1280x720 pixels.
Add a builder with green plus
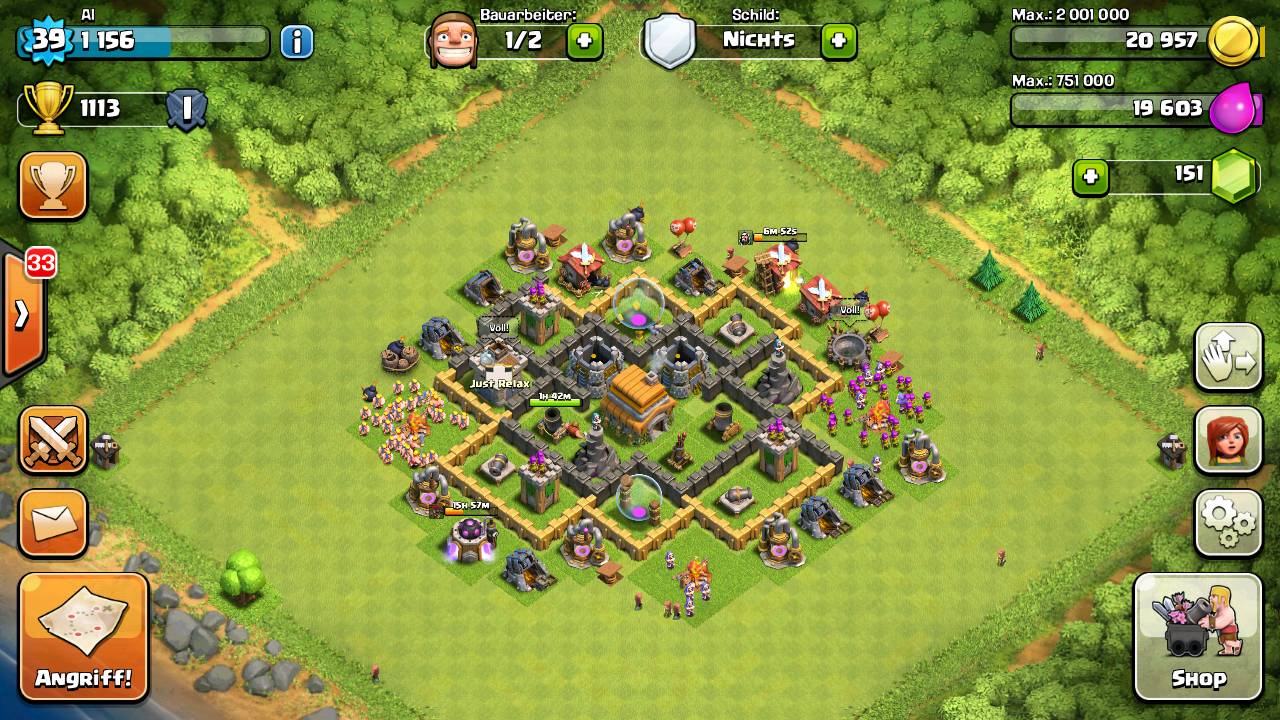click(585, 41)
